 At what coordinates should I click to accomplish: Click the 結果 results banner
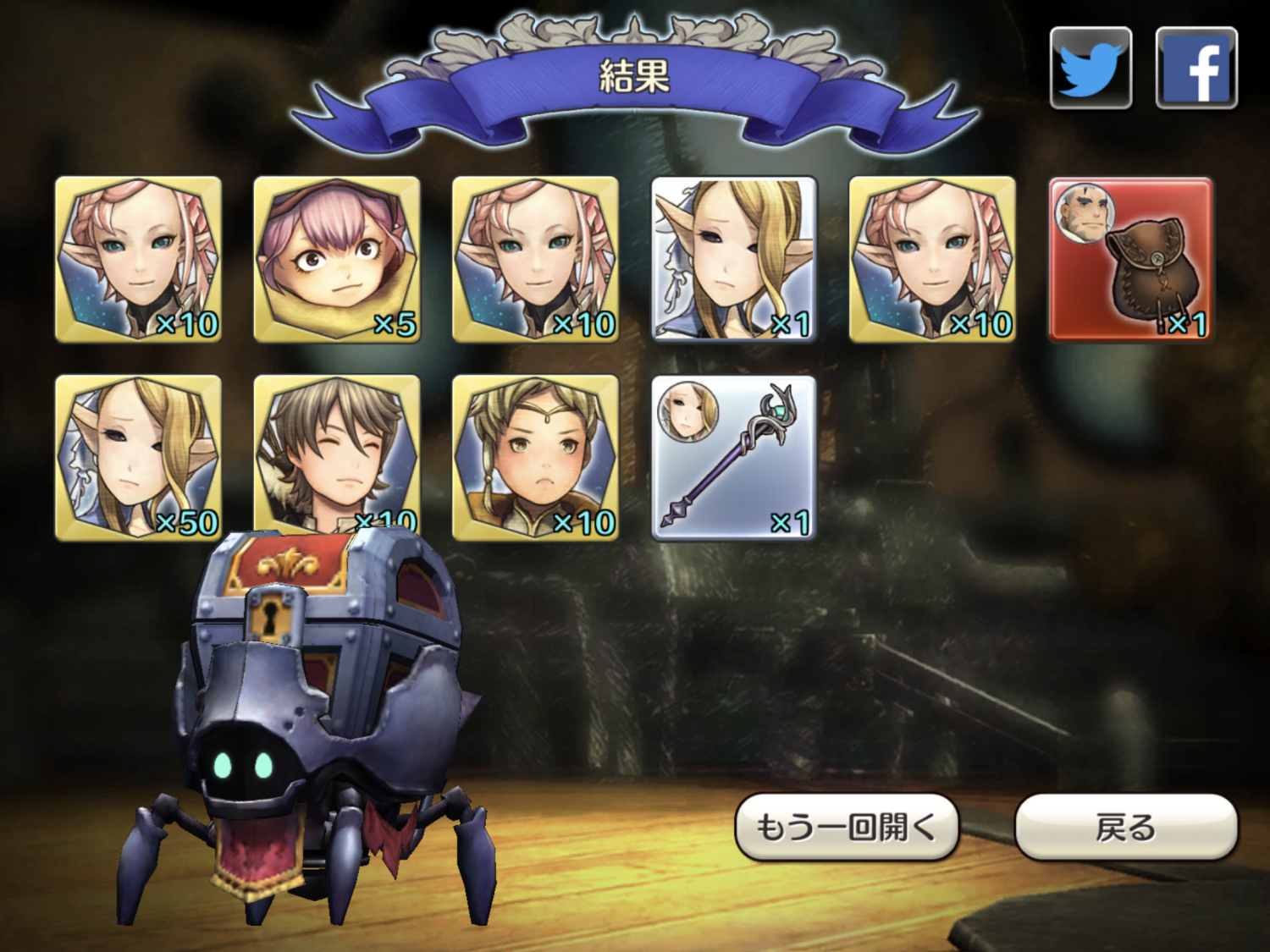pos(635,72)
